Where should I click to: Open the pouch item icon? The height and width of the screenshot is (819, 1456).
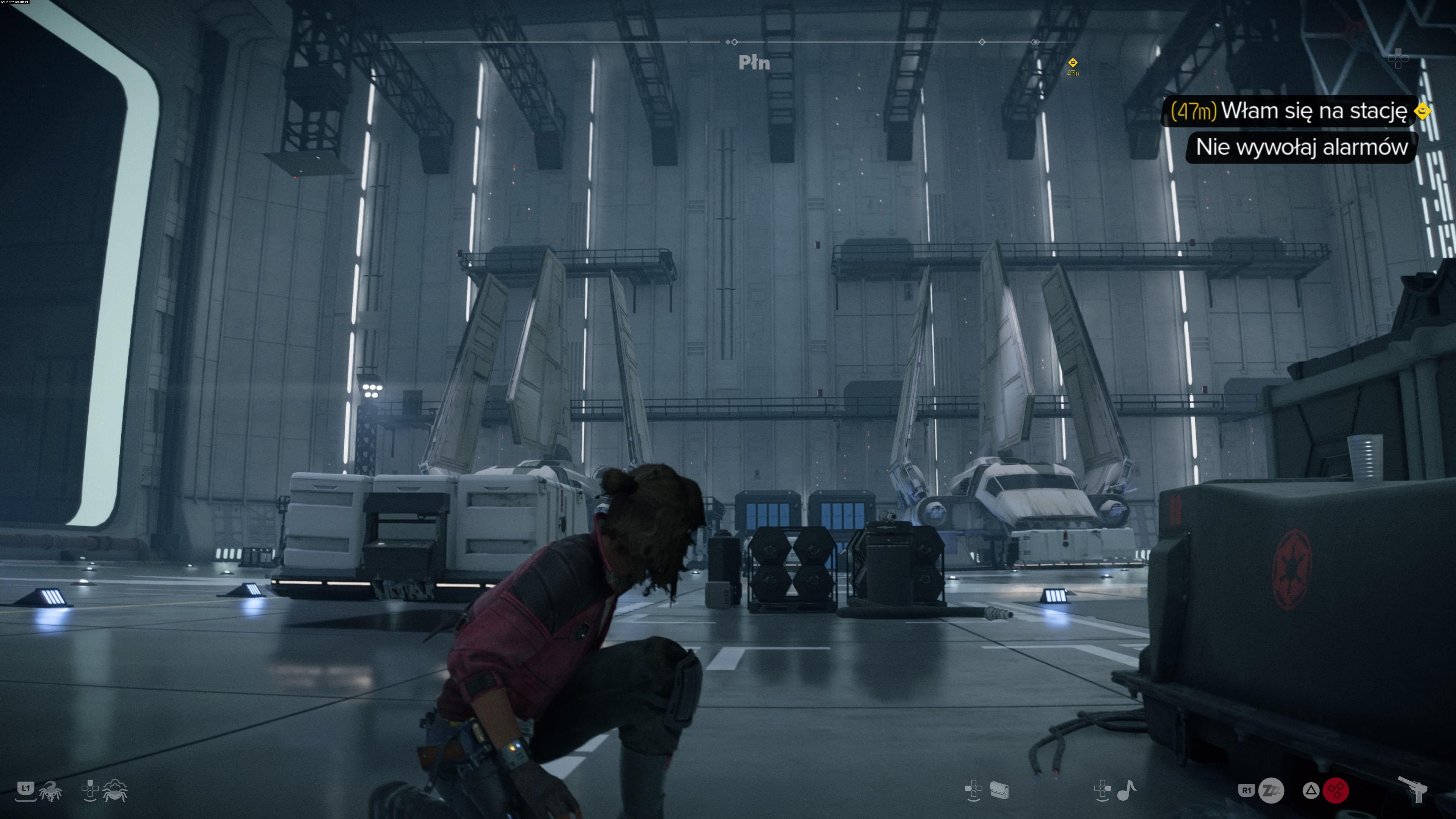coord(999,790)
